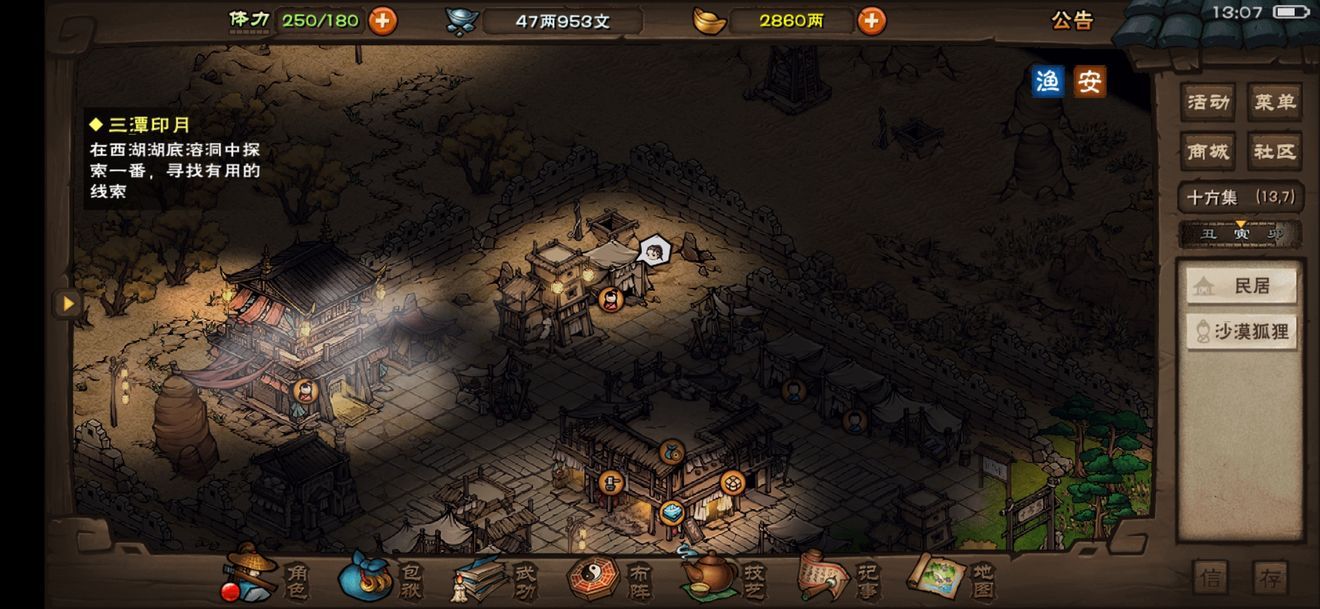Open the 武功 martial arts screen
The image size is (1320, 609).
(495, 577)
